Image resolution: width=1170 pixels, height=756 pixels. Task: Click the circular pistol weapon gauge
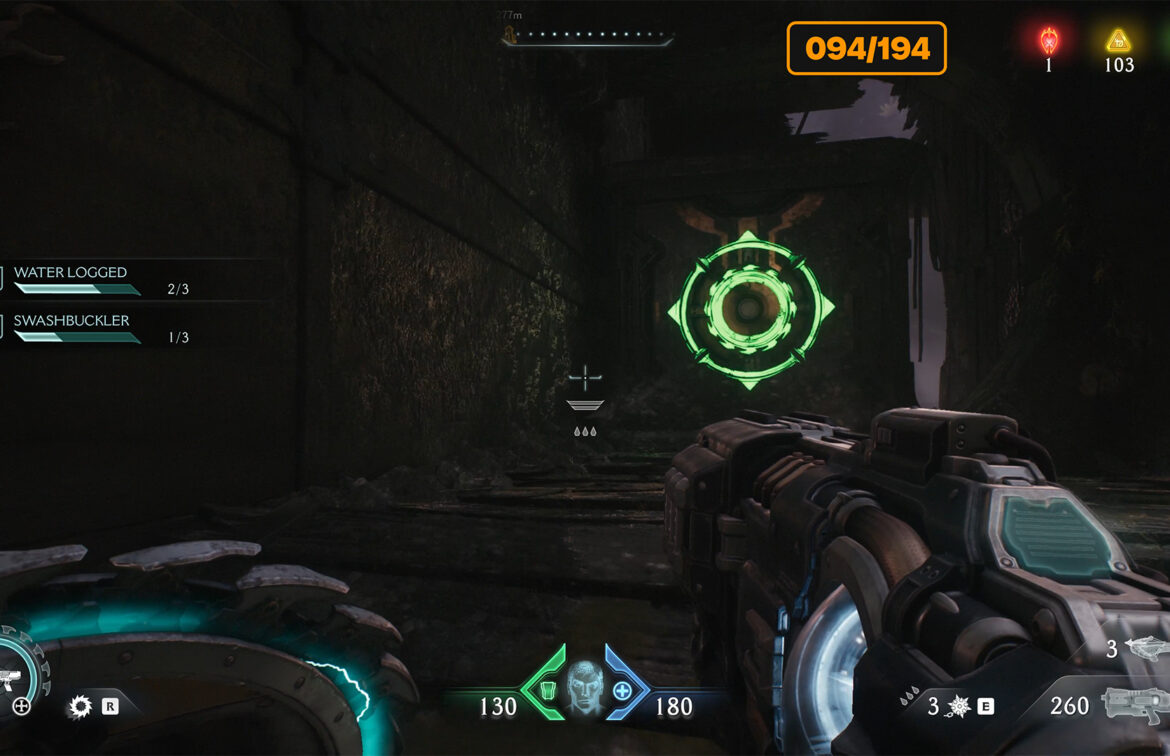(x=20, y=676)
